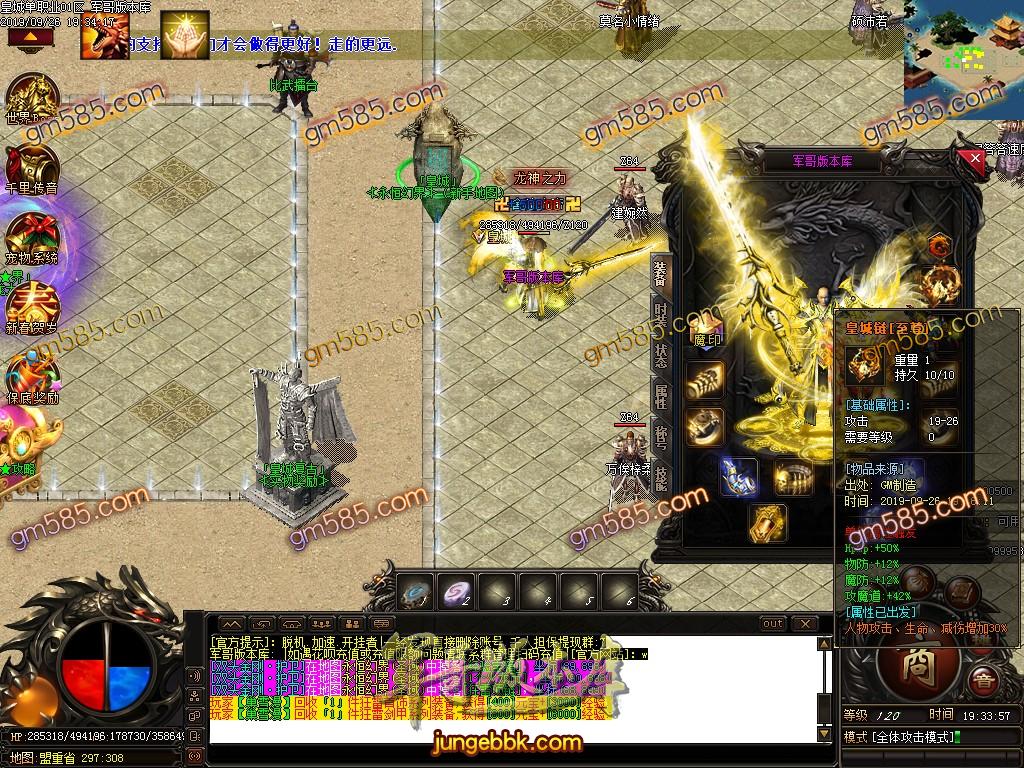Click the blue boots equipment slot

pos(738,477)
